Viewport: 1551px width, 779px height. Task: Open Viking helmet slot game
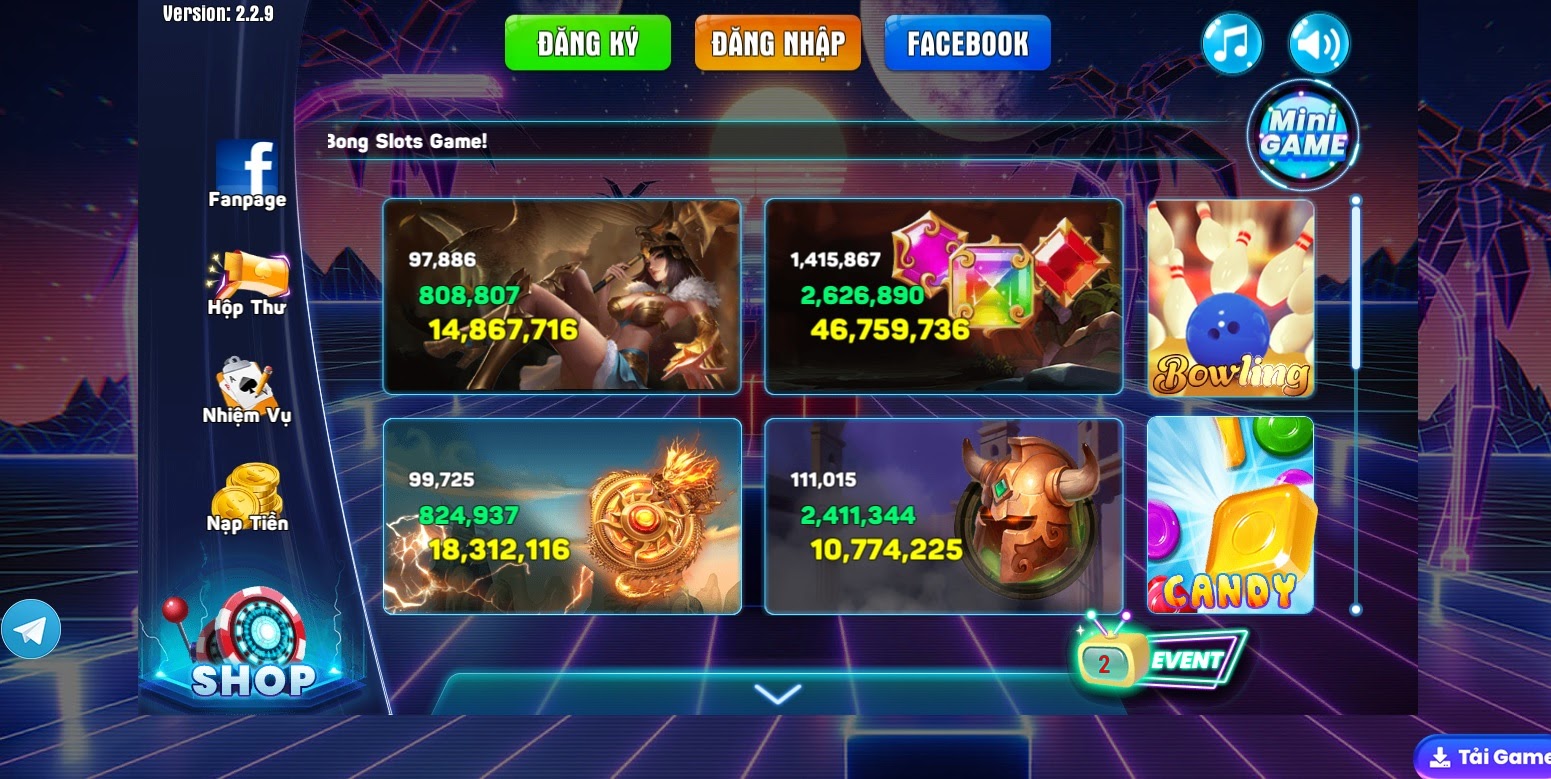[943, 515]
